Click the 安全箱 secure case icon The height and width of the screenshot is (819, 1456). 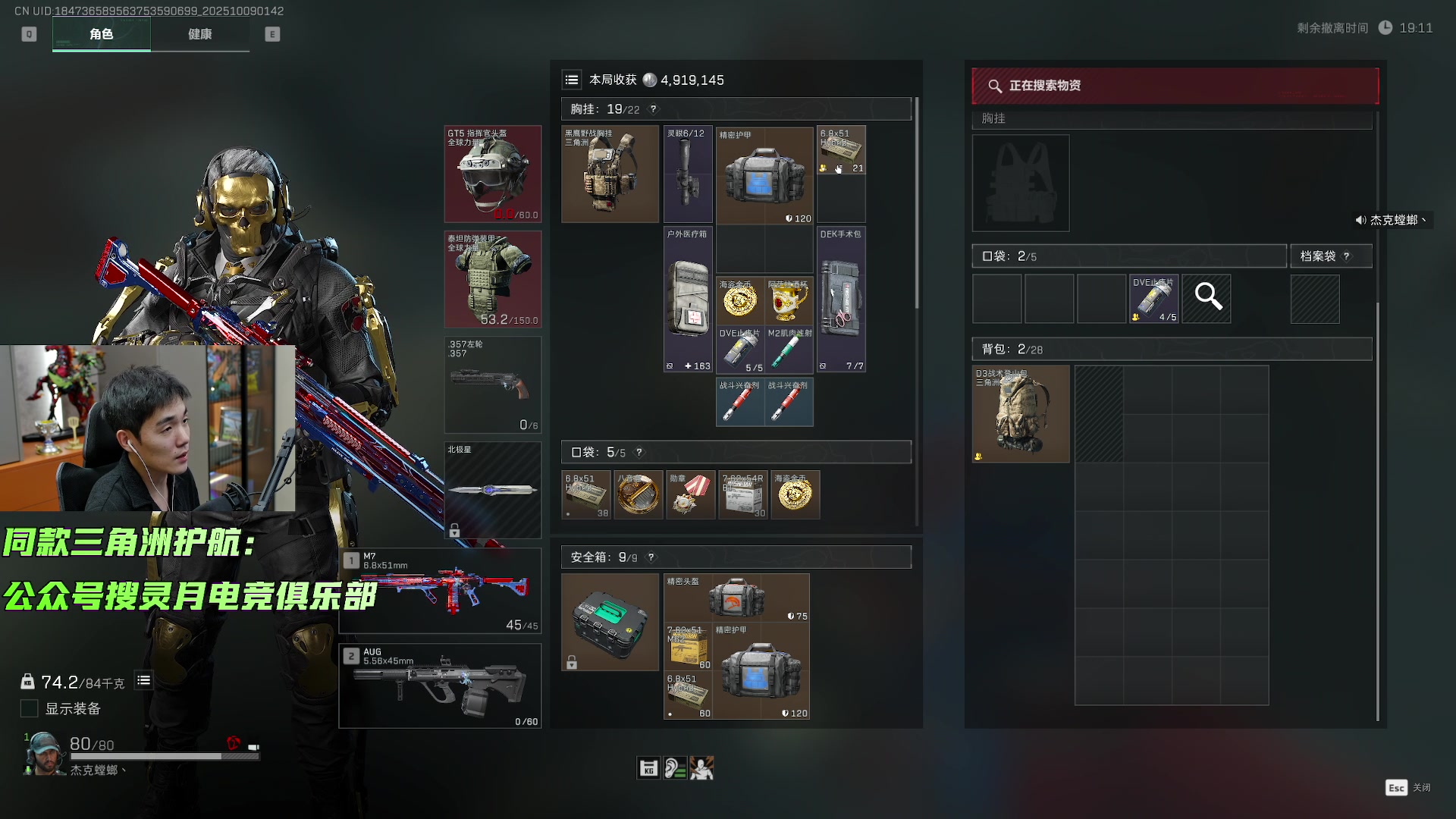(x=610, y=622)
